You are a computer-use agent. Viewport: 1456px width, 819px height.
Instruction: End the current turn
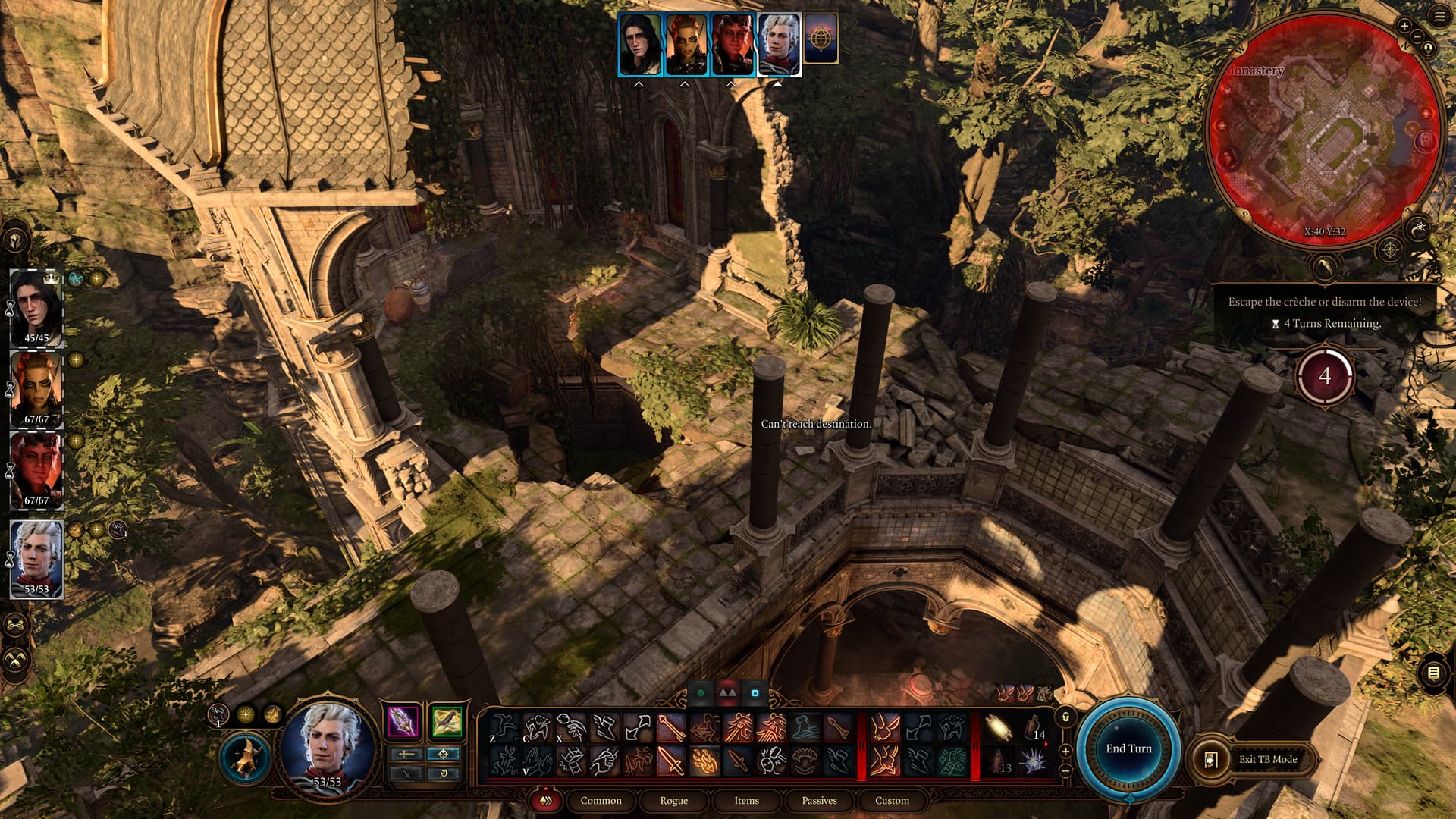click(x=1128, y=748)
